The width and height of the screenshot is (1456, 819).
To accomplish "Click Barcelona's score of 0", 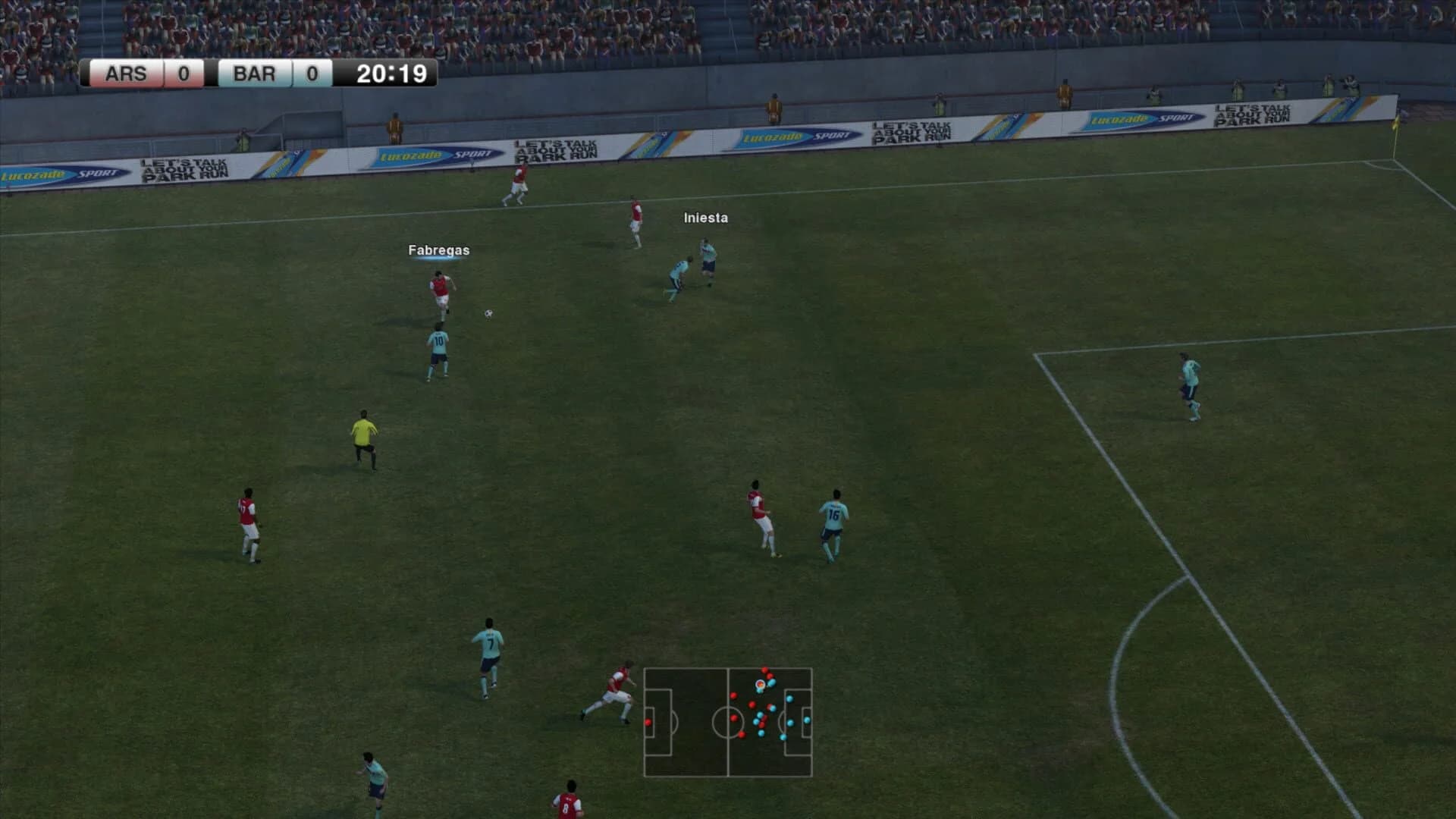I will coord(312,74).
